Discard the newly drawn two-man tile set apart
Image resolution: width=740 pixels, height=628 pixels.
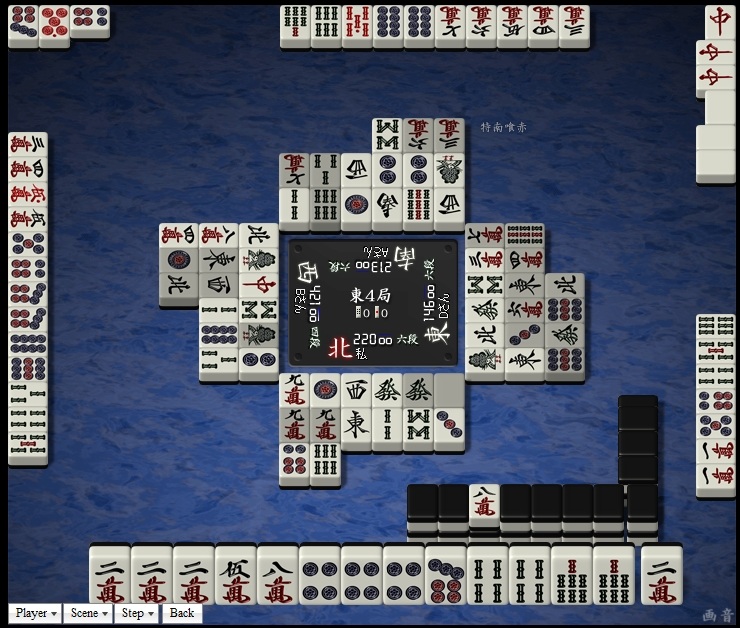click(x=661, y=576)
